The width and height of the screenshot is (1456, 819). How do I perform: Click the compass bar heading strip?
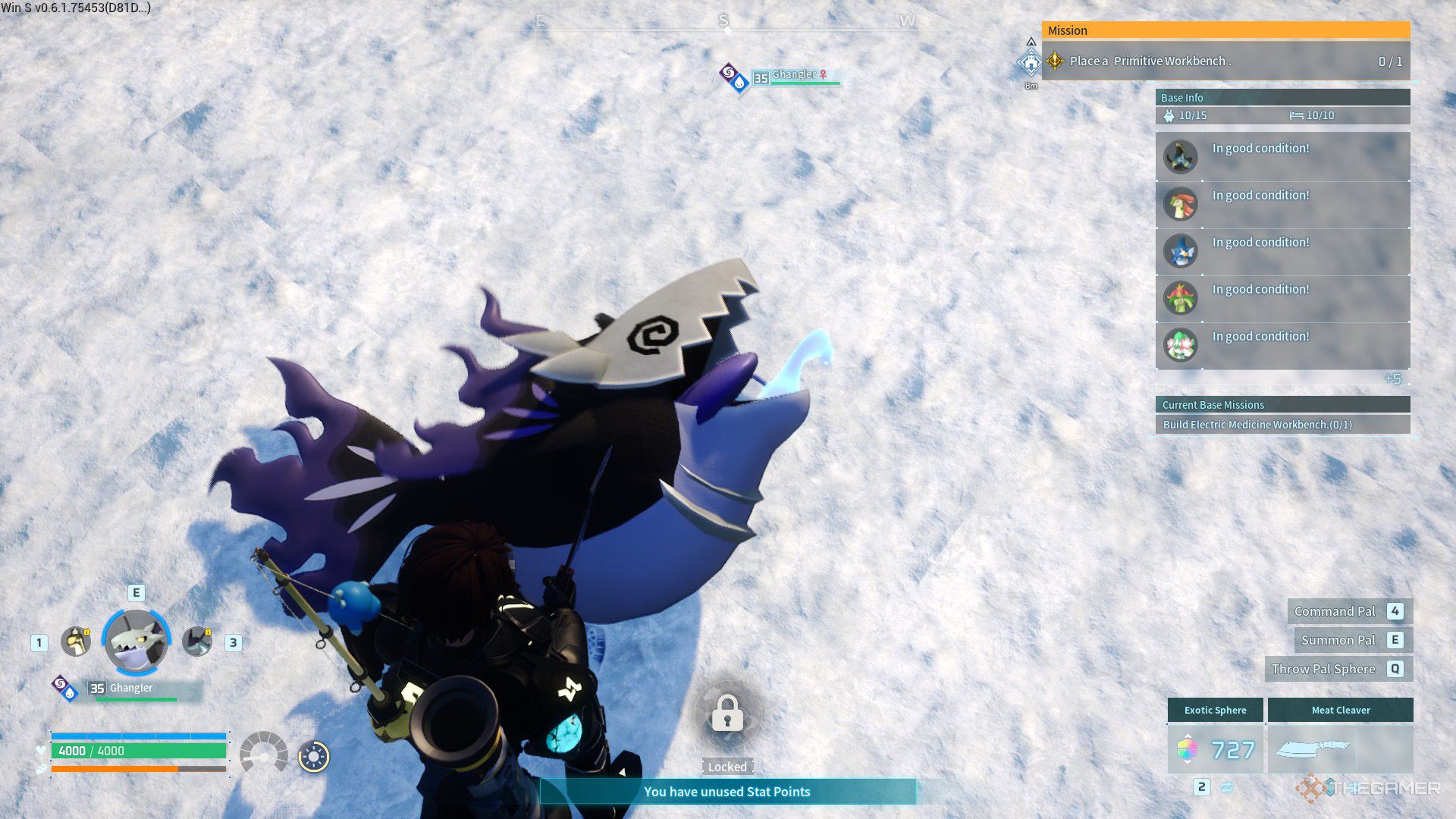pos(724,24)
